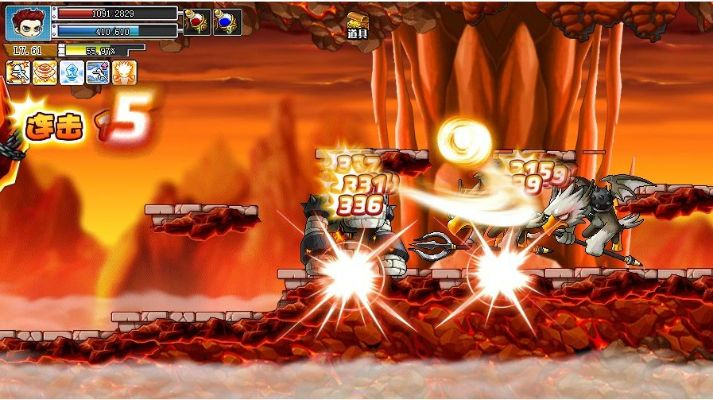Activate the blue ice crystal skill
Image resolution: width=713 pixels, height=400 pixels.
point(71,72)
